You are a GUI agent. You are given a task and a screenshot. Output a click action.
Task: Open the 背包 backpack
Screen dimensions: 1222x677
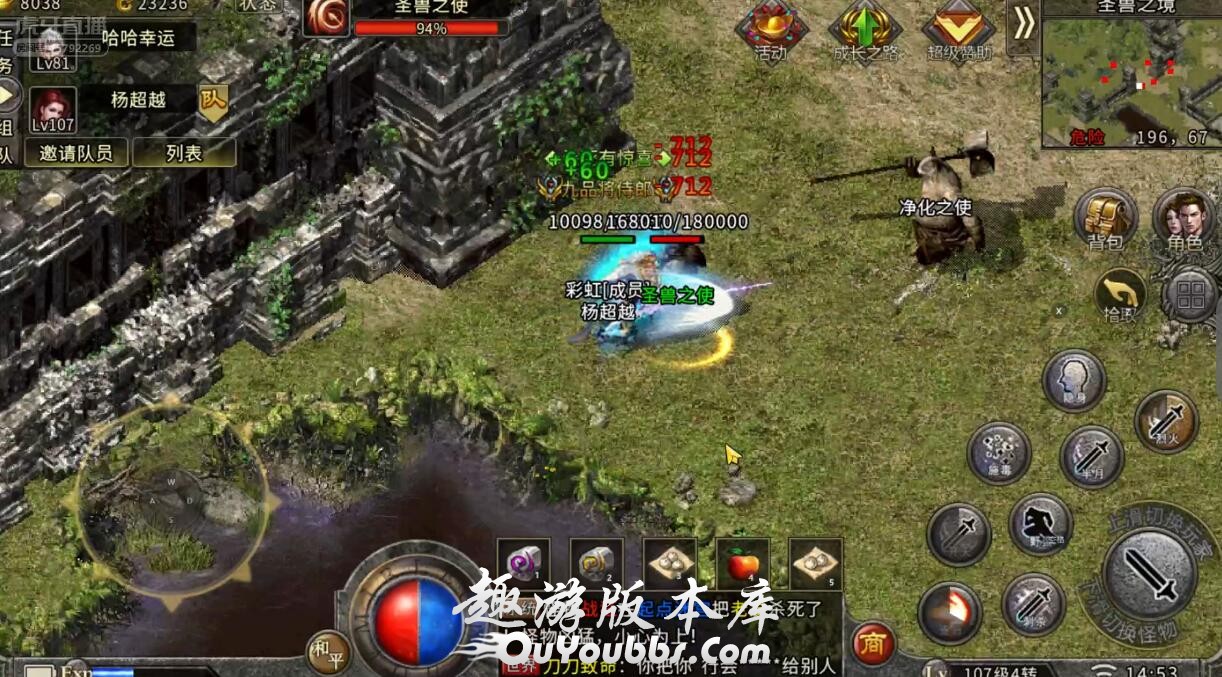(x=1104, y=218)
